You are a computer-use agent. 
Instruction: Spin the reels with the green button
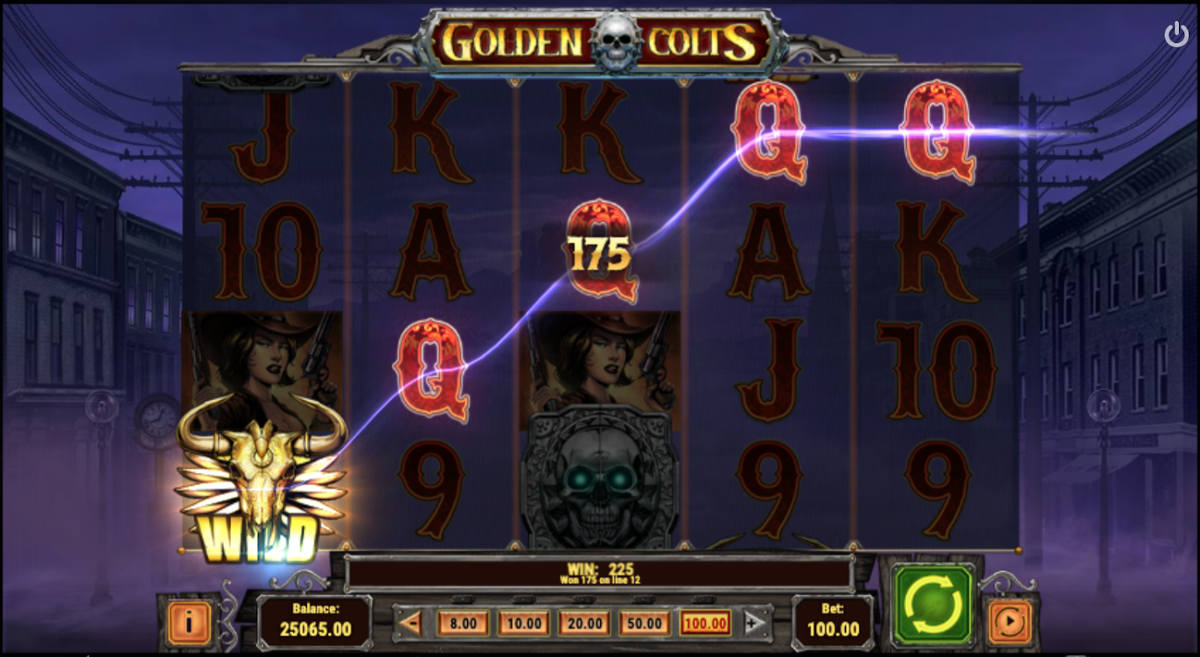point(934,603)
